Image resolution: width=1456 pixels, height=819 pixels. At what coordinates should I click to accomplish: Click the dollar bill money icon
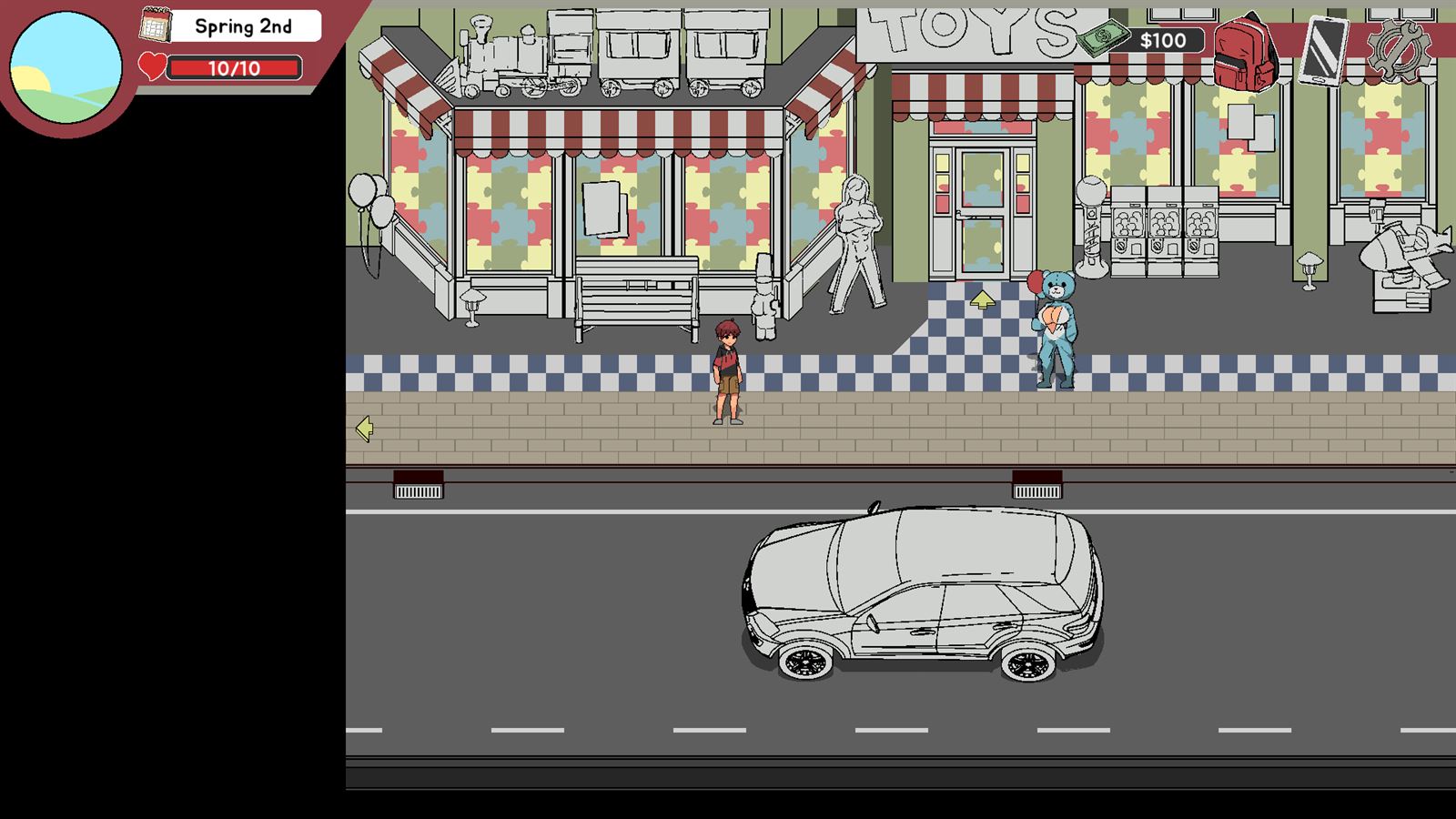coord(1101,39)
